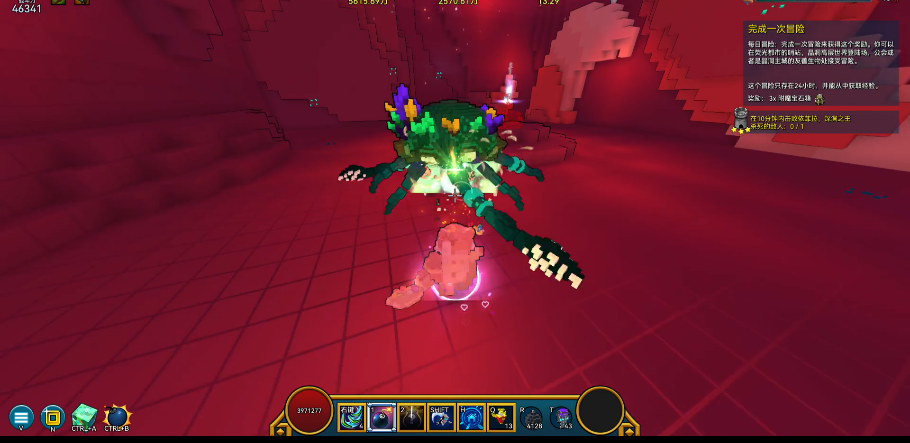Use the bomb ability in slot 1
The image size is (910, 443).
pyautogui.click(x=382, y=417)
